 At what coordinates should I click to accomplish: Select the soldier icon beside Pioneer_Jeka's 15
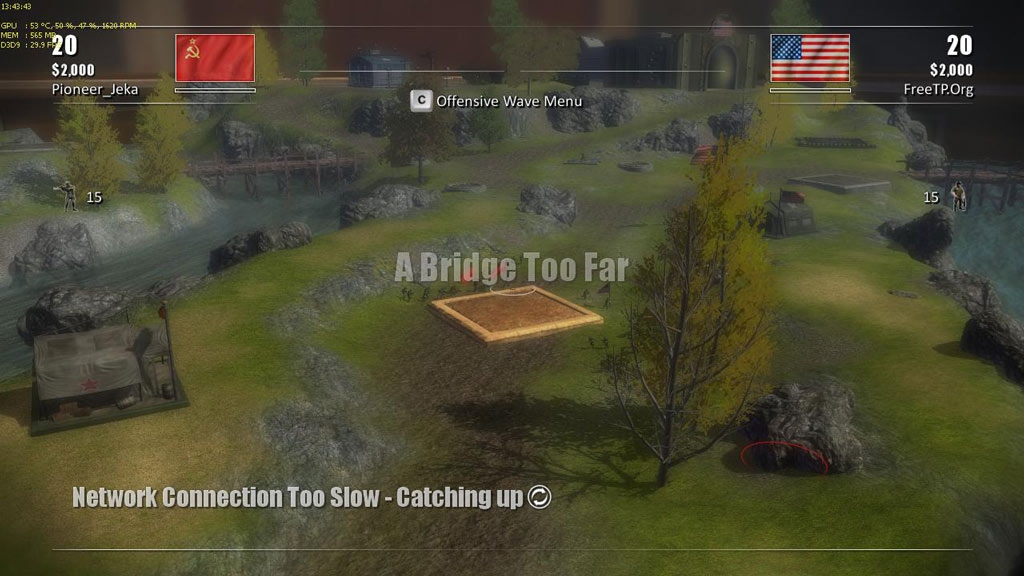click(69, 196)
